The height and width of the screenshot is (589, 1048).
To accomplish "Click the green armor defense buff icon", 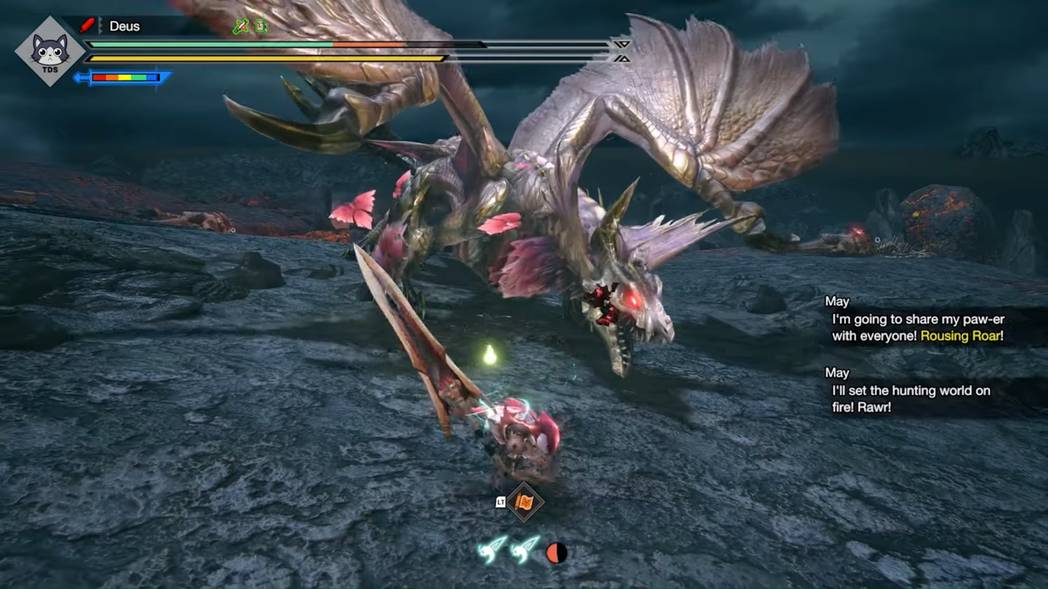I will pos(260,27).
